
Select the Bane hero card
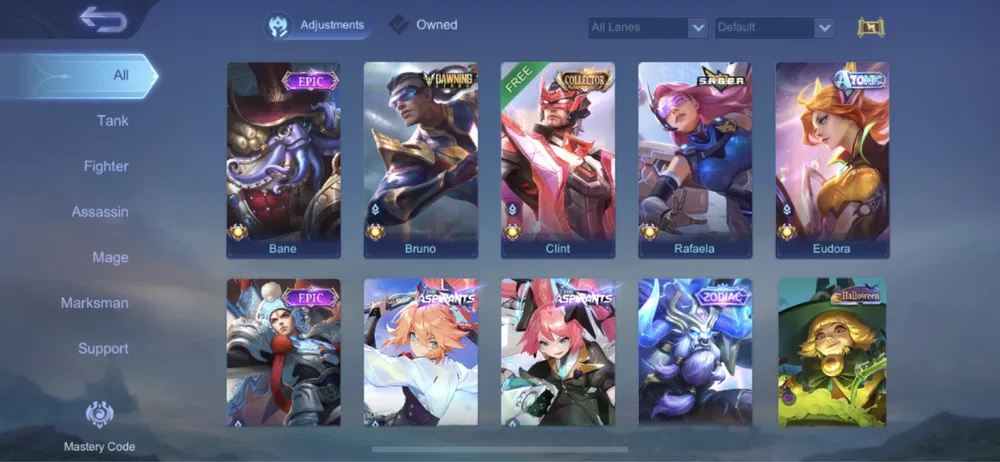click(x=283, y=160)
